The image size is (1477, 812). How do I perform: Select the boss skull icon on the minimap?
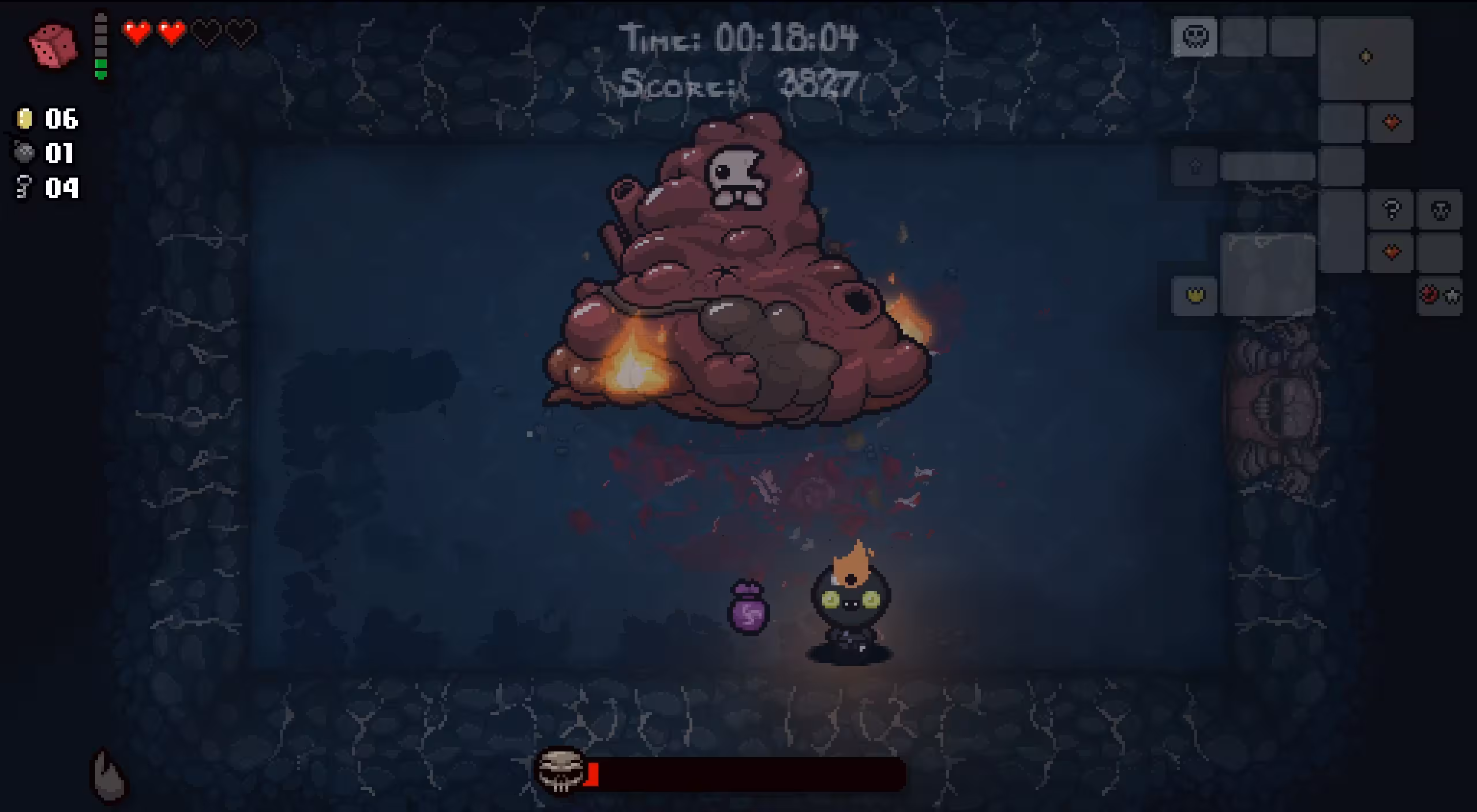1195,36
